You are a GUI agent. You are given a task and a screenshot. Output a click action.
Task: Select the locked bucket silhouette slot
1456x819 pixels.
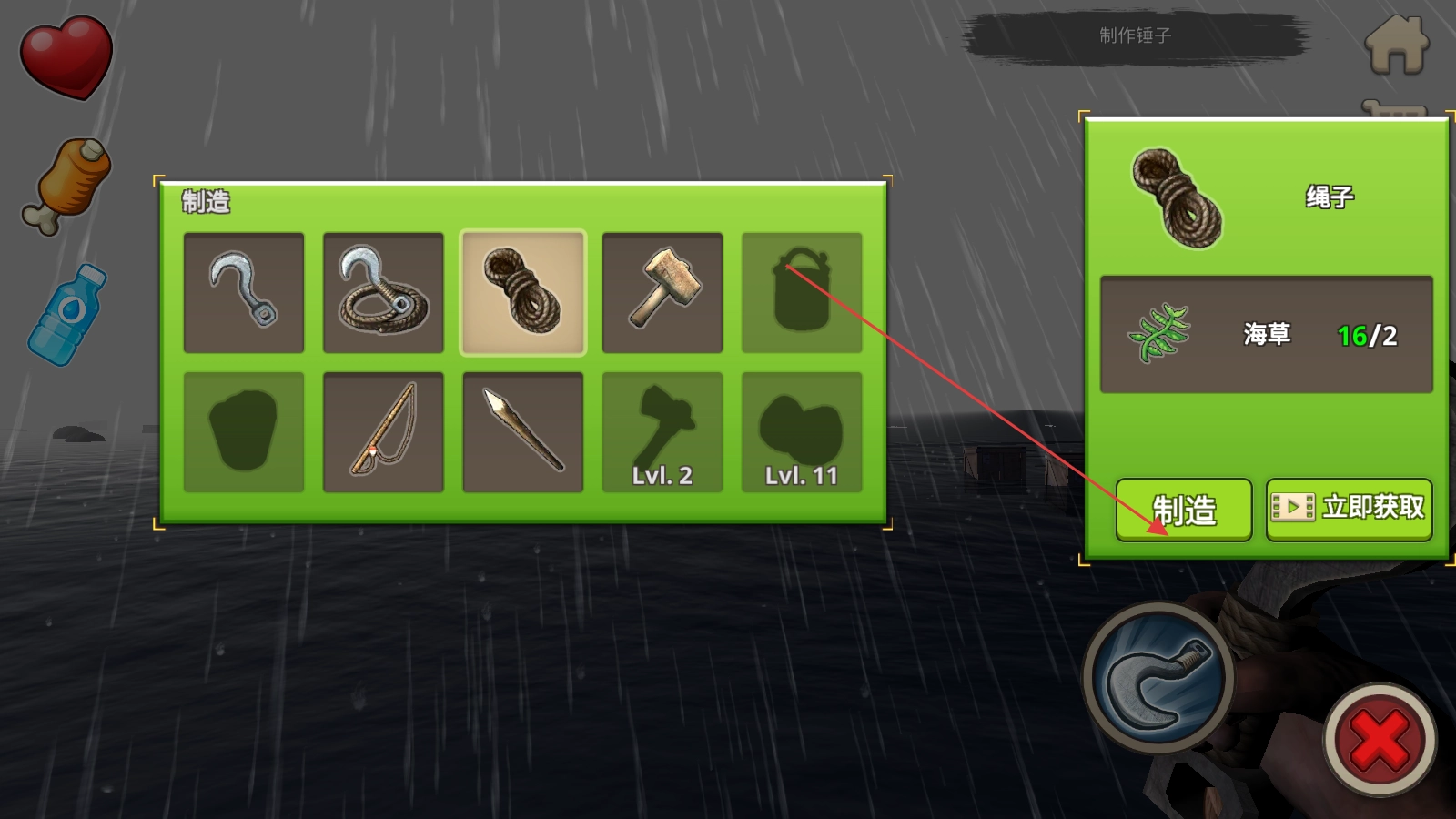tap(802, 292)
